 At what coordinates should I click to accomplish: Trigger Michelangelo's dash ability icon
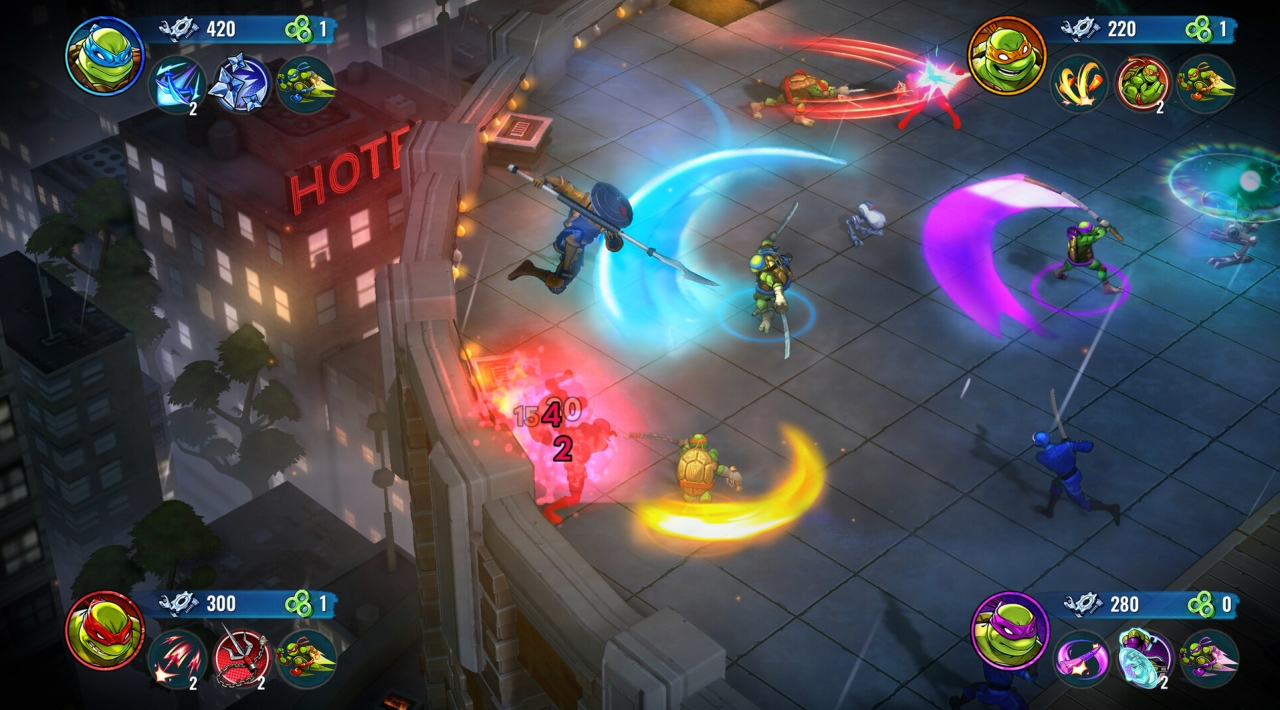(x=1206, y=83)
